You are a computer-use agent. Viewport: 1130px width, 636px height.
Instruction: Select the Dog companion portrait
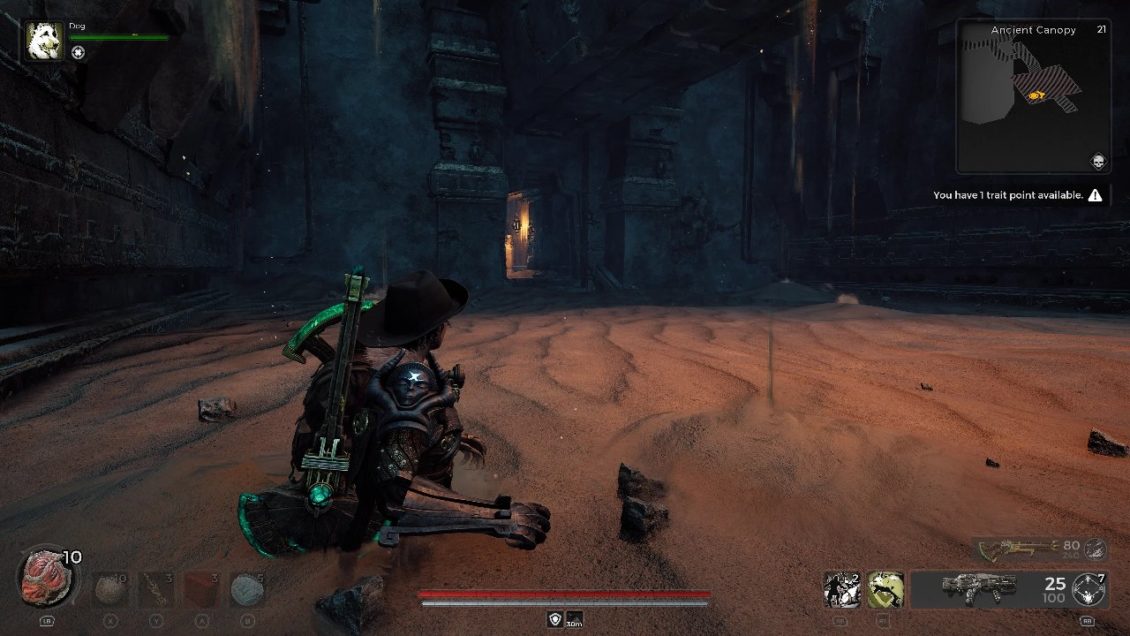pyautogui.click(x=44, y=41)
